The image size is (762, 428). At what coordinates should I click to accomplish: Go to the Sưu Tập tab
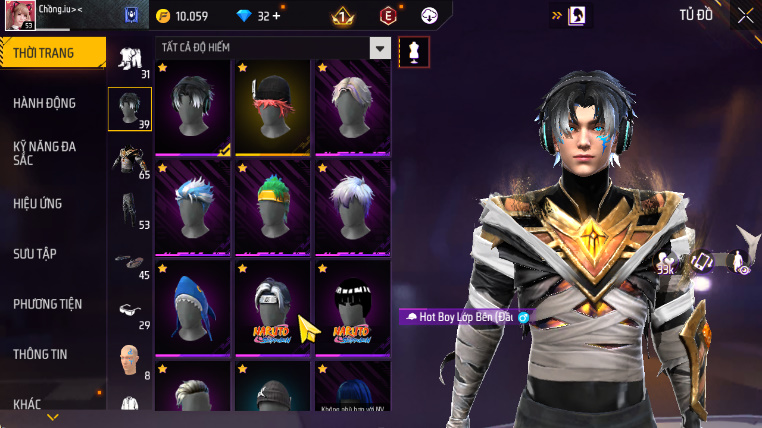point(34,254)
